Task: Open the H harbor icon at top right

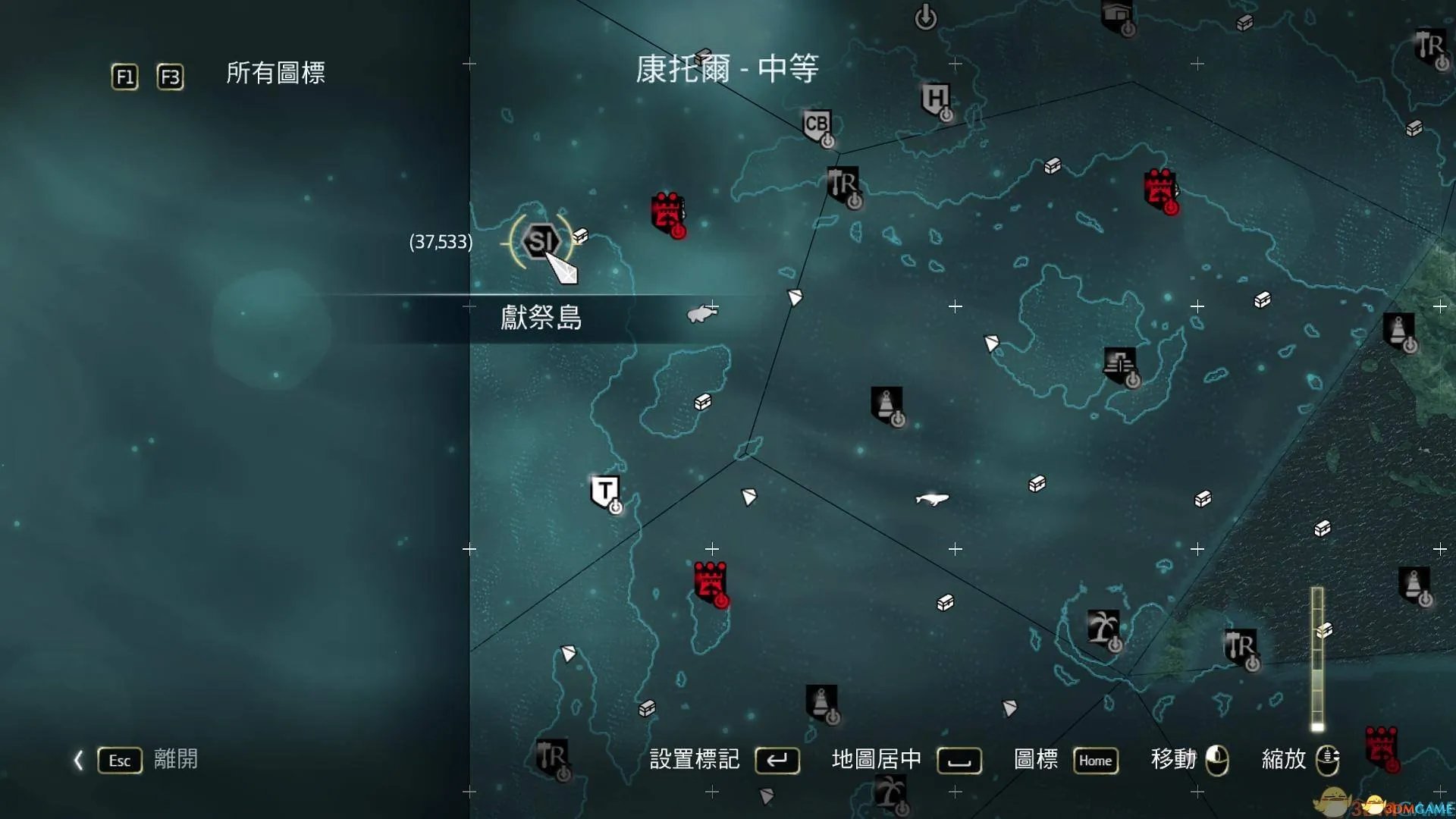Action: (937, 99)
